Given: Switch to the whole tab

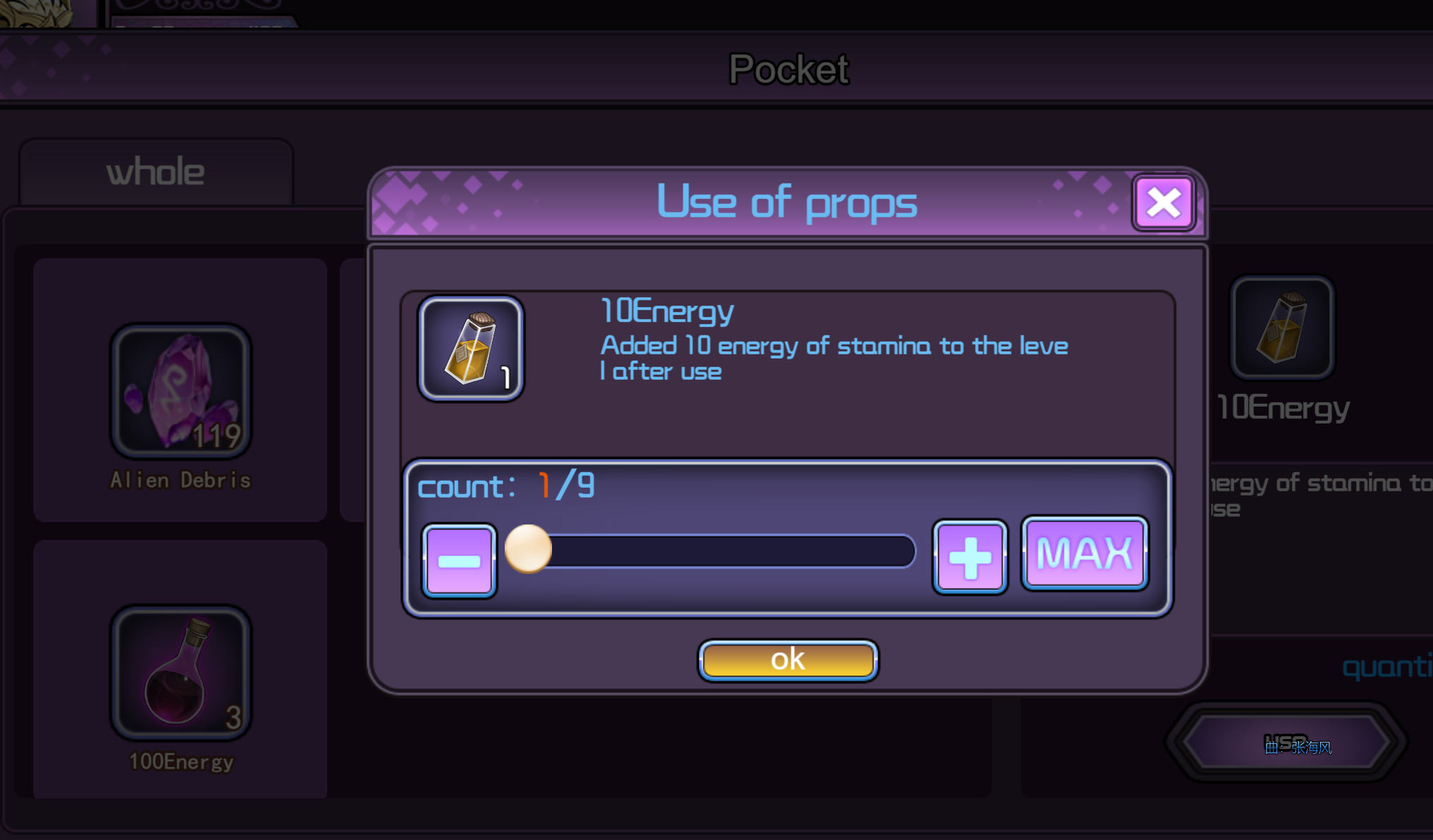Looking at the screenshot, I should (155, 172).
